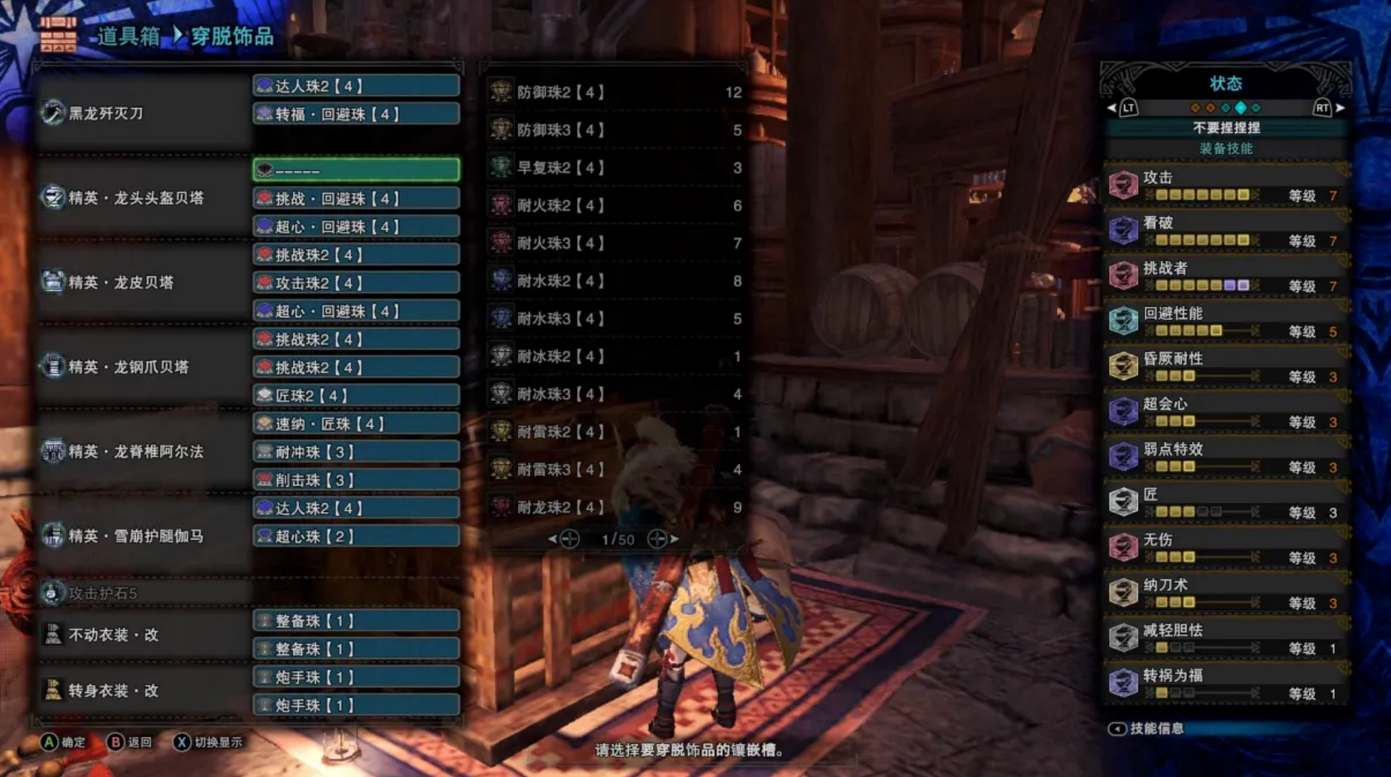Select the empty decoration slot on the helm
1391x777 pixels.
pyautogui.click(x=356, y=170)
